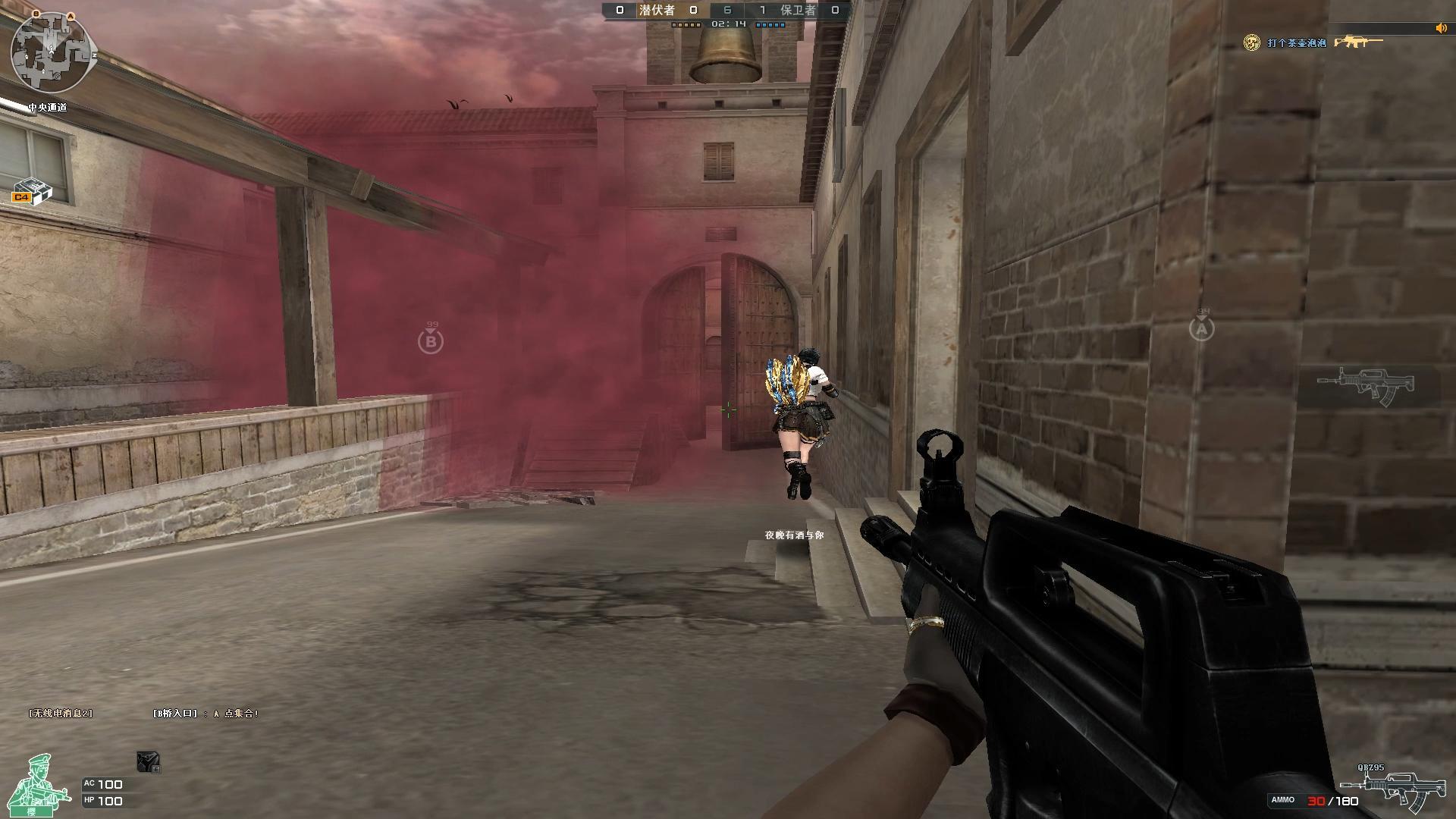Click the A bomb site marker
The width and height of the screenshot is (1456, 819).
(x=1201, y=329)
